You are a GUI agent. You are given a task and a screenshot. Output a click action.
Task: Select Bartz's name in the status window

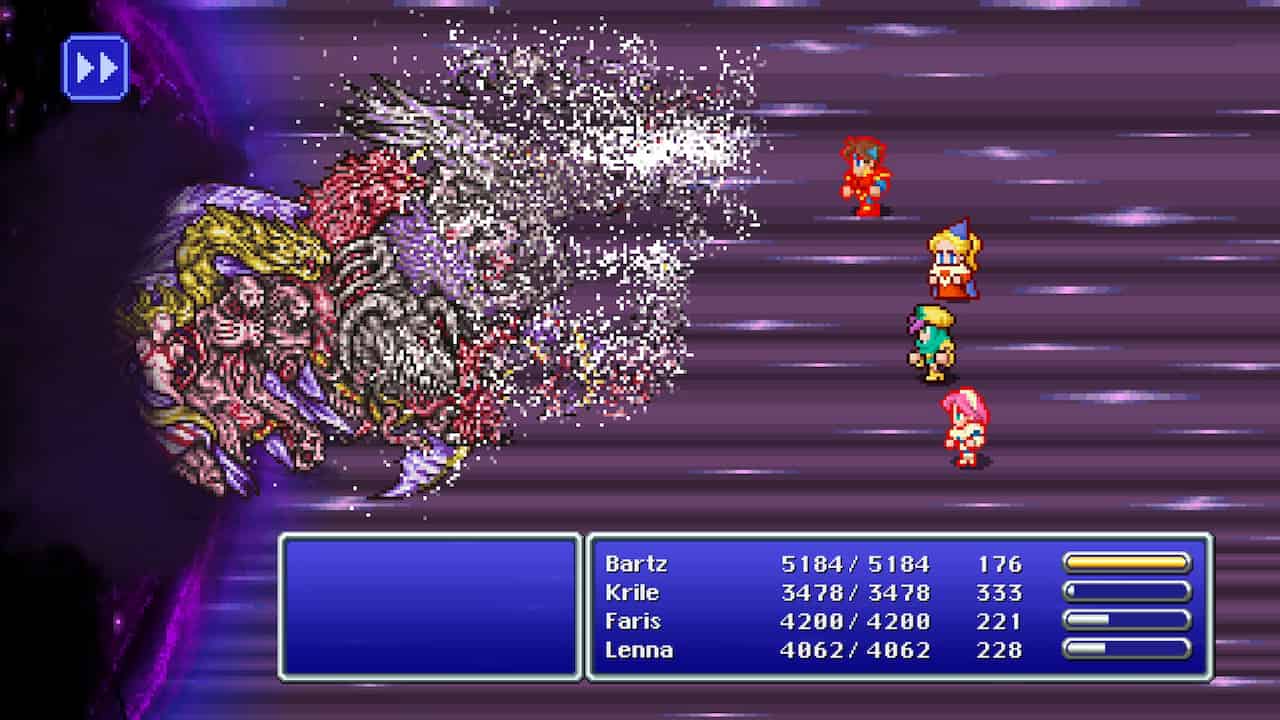pyautogui.click(x=638, y=564)
